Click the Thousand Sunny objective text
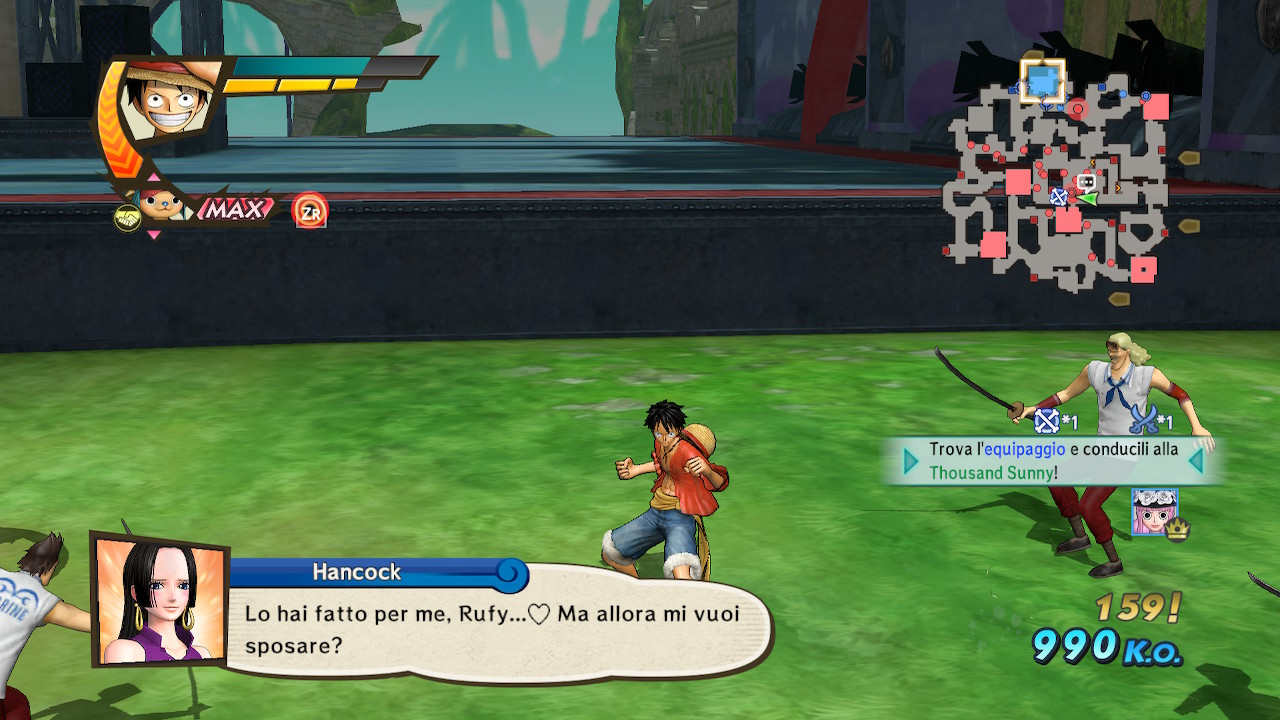 [x=992, y=473]
